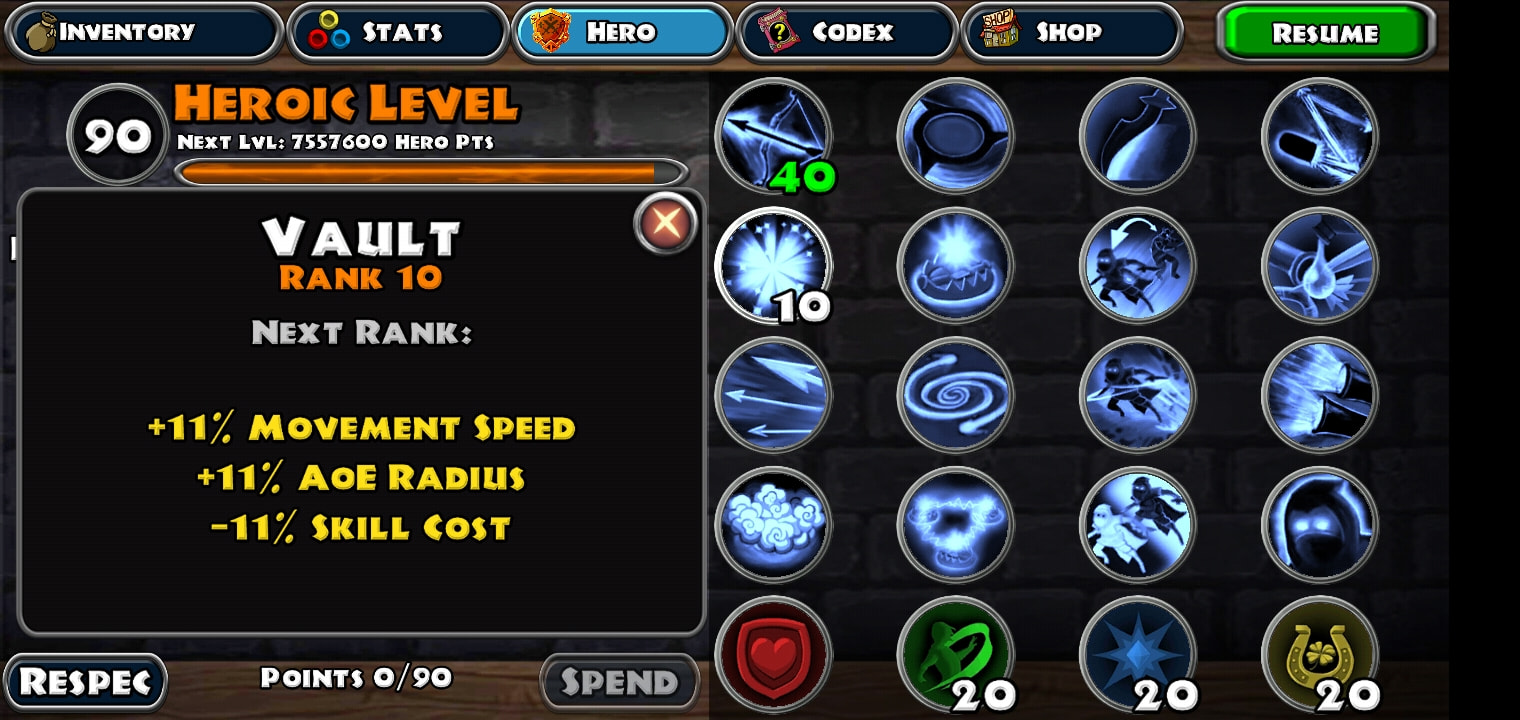Select the Hero tab

click(x=622, y=32)
